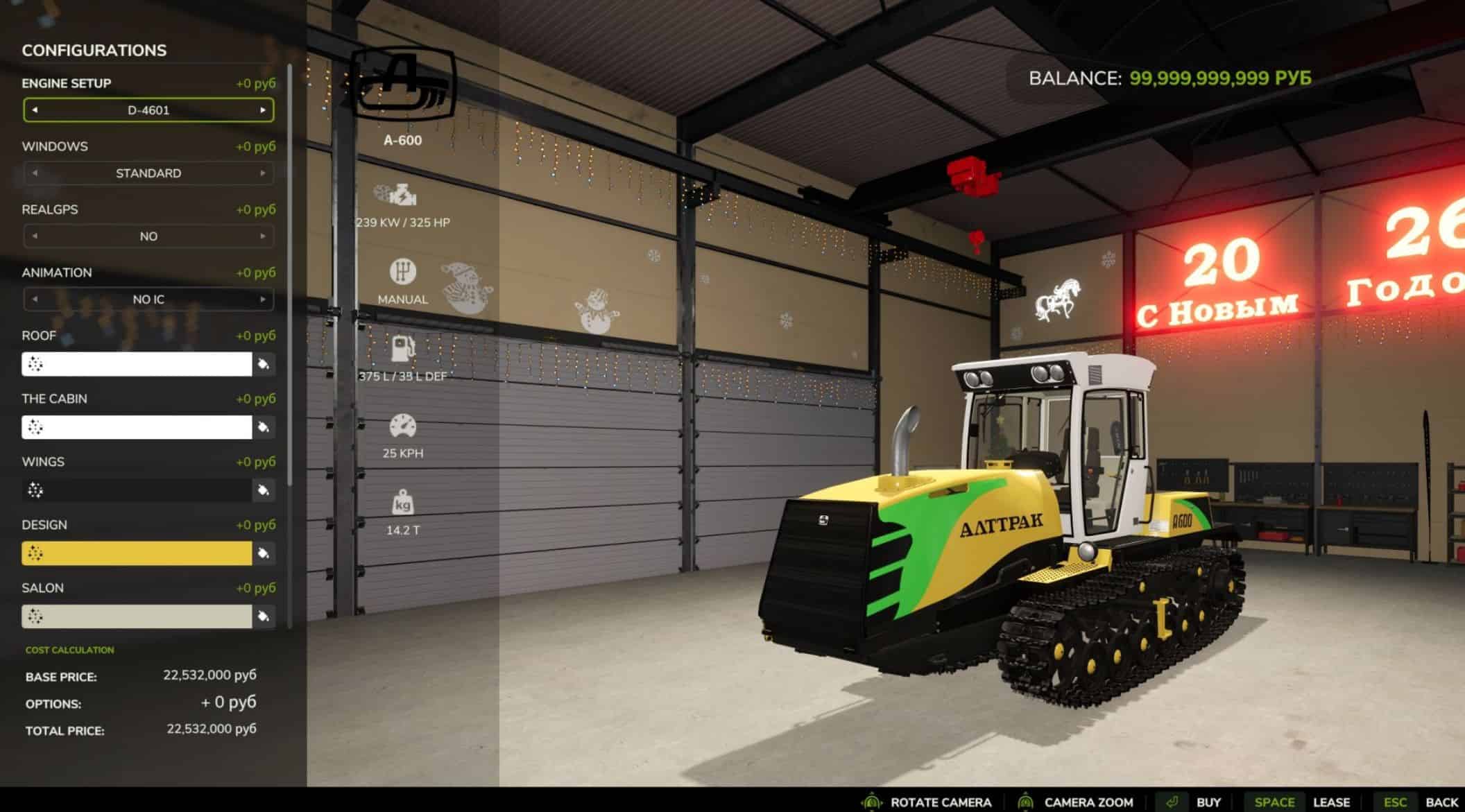Screen dimensions: 1465x812
Task: Open the Roof paint bucket picker
Action: (x=264, y=364)
